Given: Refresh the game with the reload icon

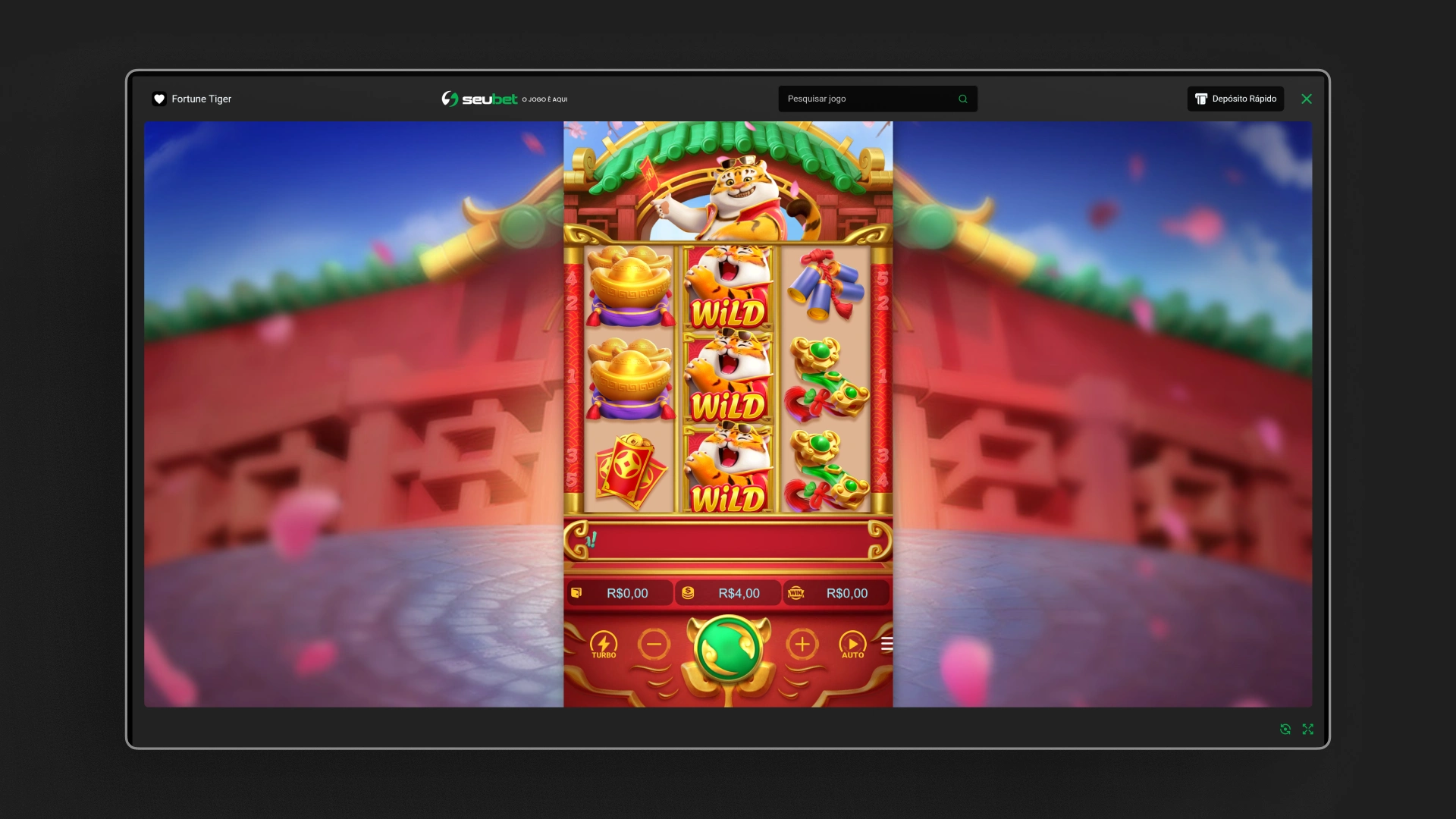Looking at the screenshot, I should pyautogui.click(x=1286, y=729).
